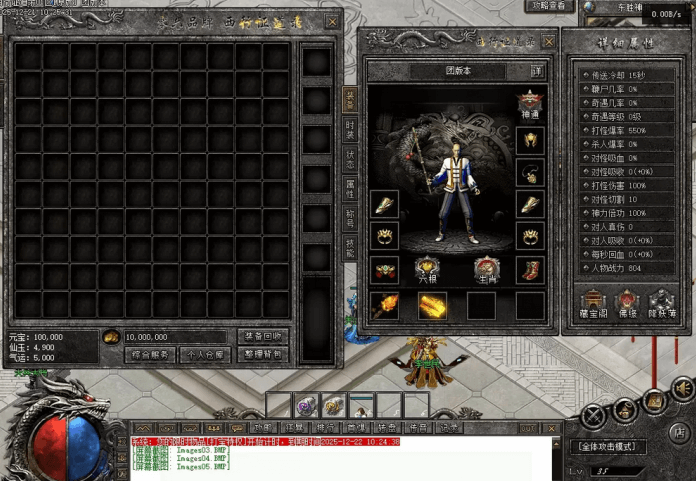Open the 技能 skills tab
This screenshot has height=481, width=696.
point(349,248)
